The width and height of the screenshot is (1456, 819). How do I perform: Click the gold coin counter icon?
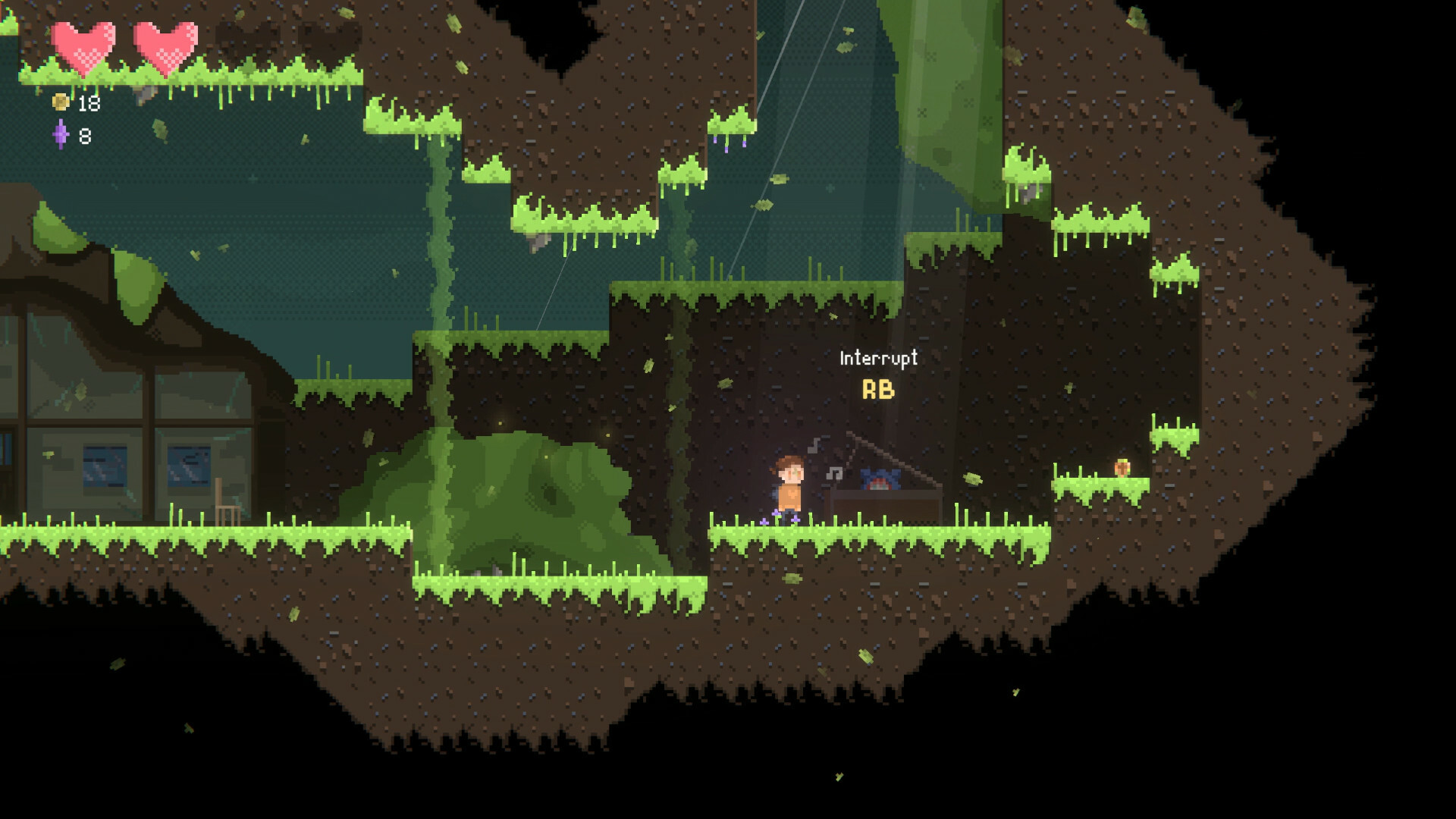[x=61, y=102]
